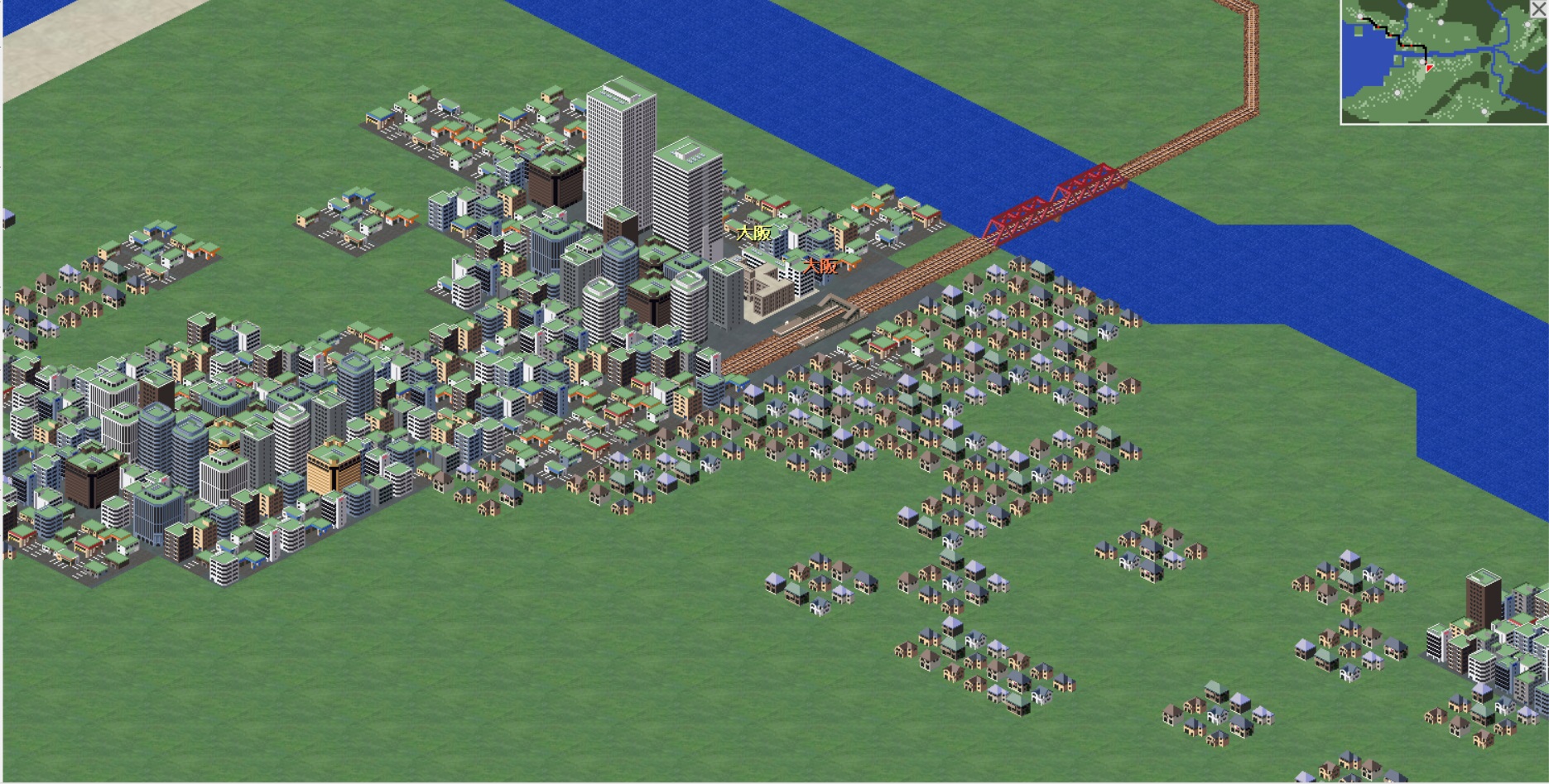
Task: Select the red position marker on the minimap
Action: coord(1429,67)
